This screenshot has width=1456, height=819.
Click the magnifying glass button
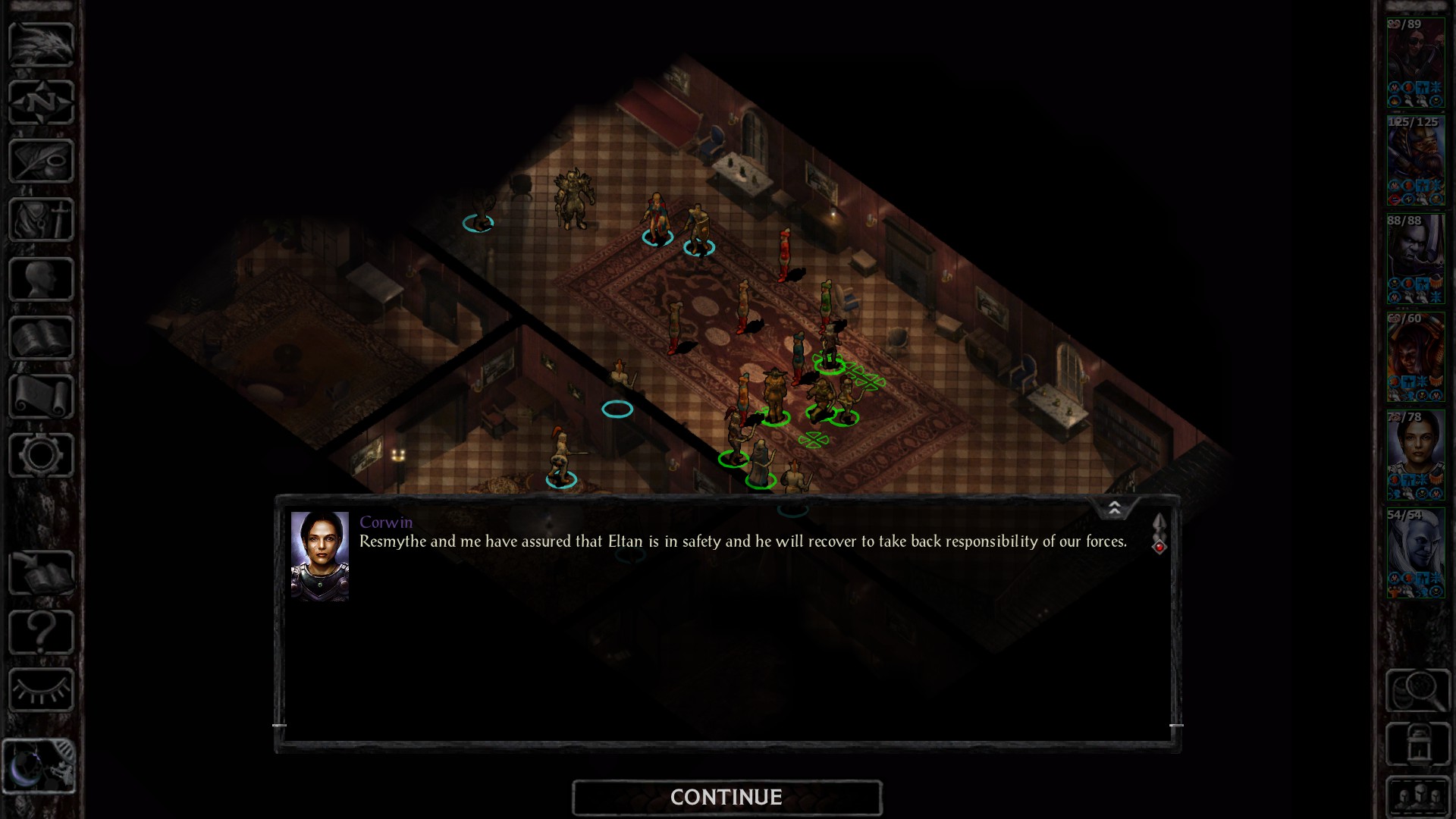pyautogui.click(x=1417, y=690)
